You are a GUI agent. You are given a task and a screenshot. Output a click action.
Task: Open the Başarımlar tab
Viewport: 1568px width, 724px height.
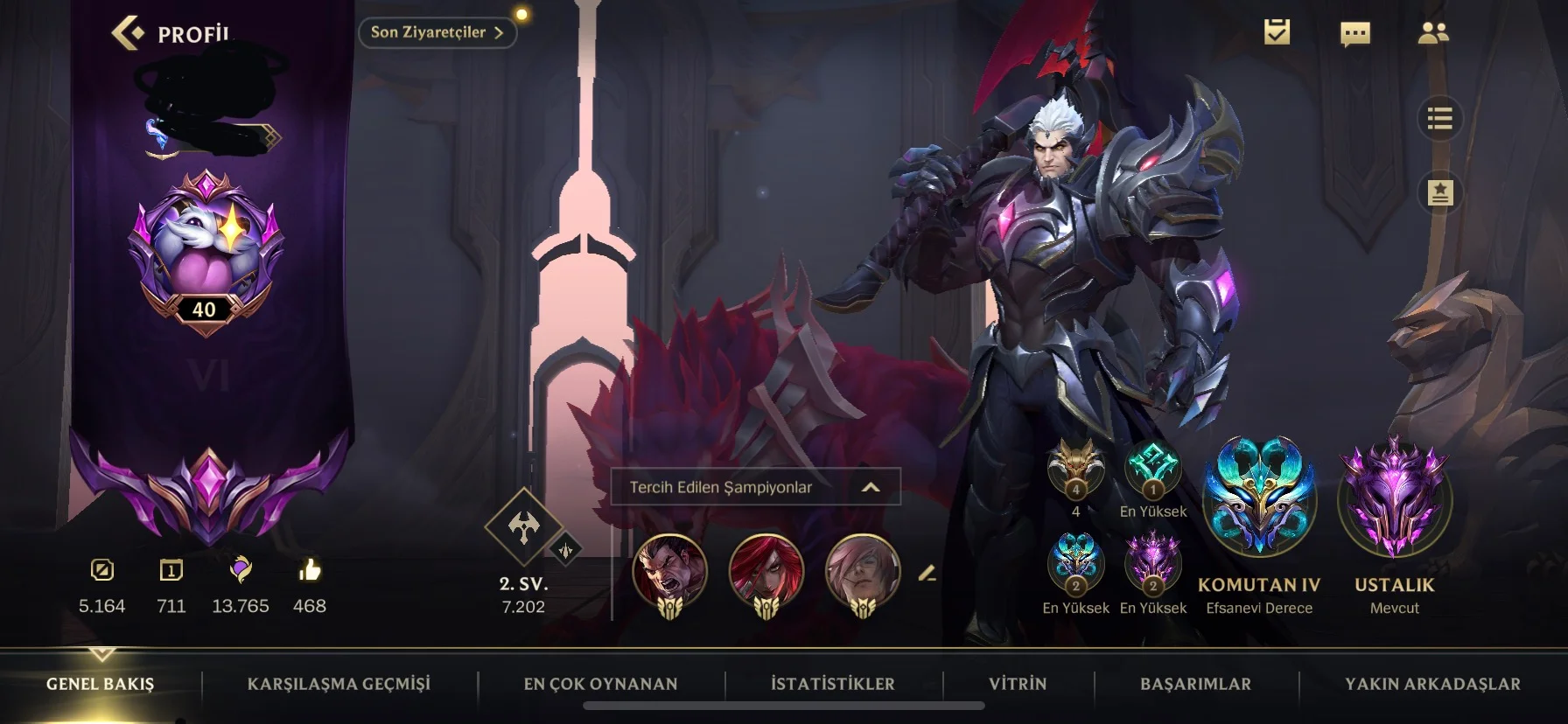pyautogui.click(x=1195, y=684)
